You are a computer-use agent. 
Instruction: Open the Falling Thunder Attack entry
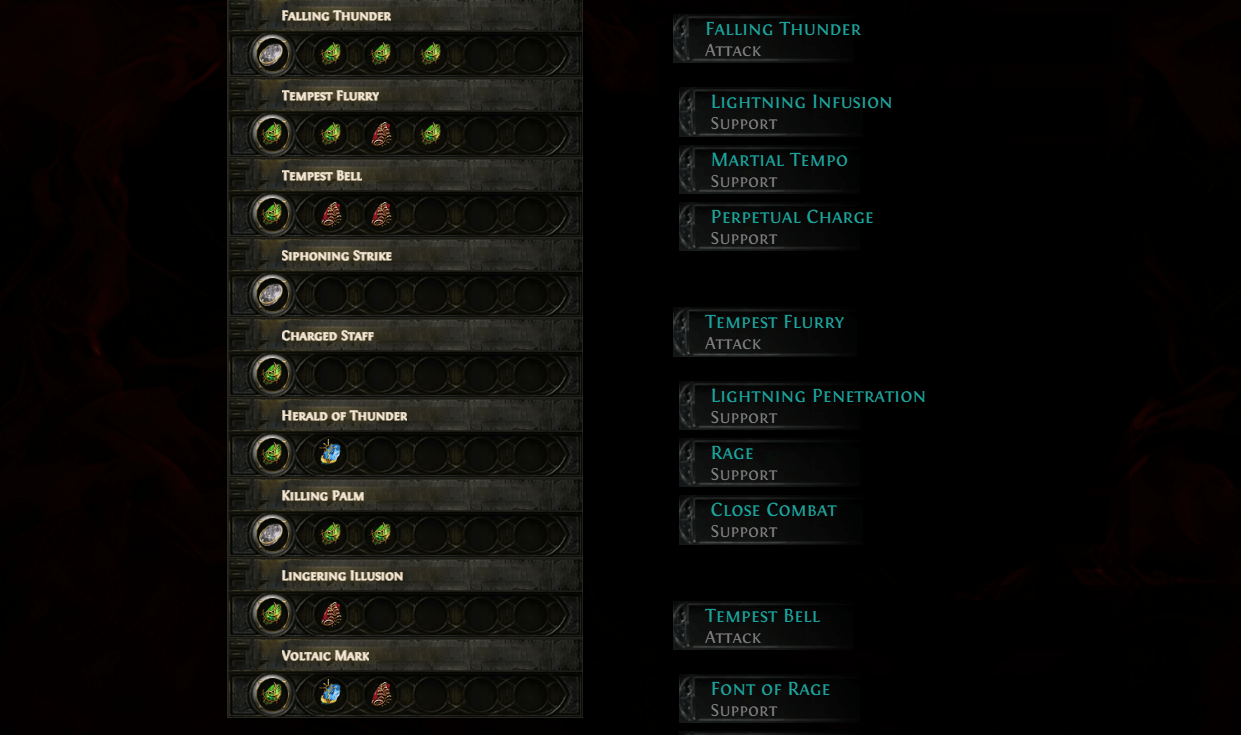pyautogui.click(x=782, y=39)
